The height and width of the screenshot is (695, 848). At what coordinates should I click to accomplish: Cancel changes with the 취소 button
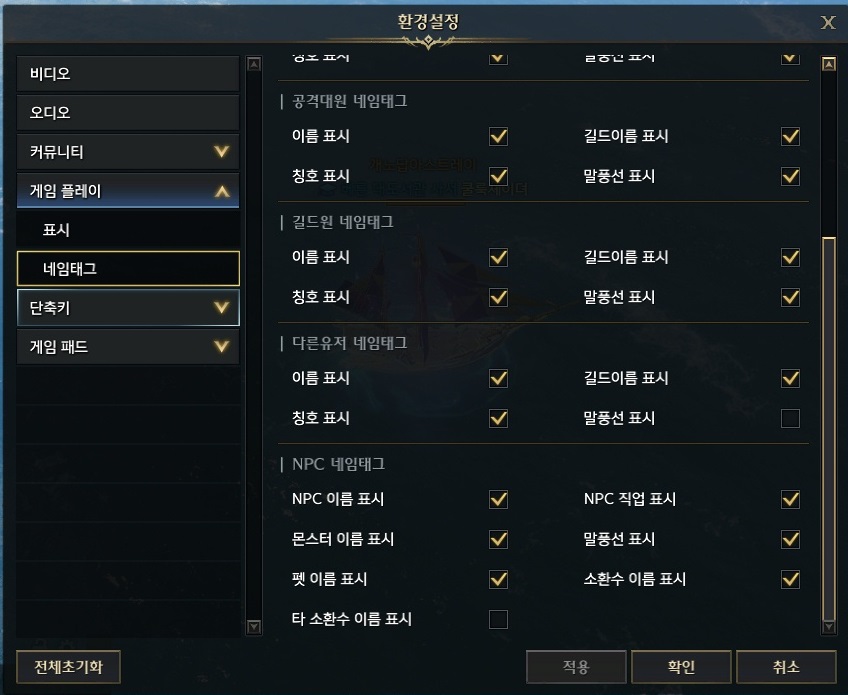[785, 667]
